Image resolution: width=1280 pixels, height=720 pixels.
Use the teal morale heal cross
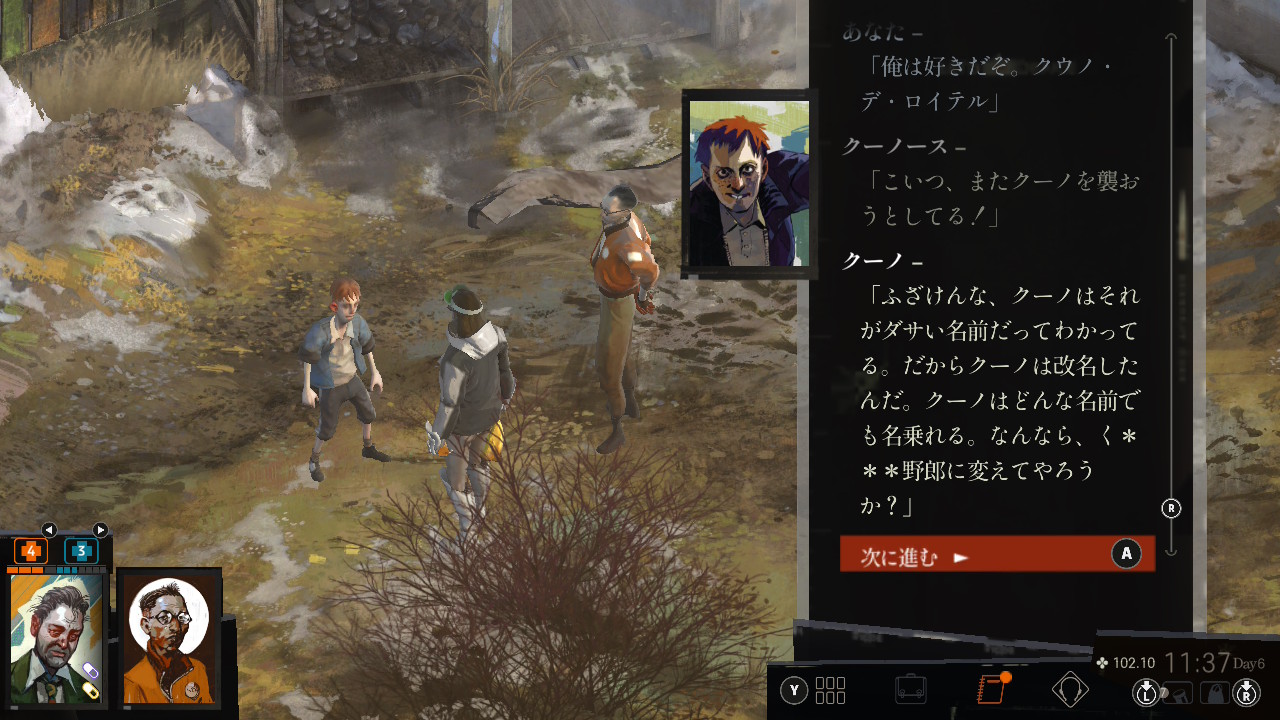pos(81,551)
